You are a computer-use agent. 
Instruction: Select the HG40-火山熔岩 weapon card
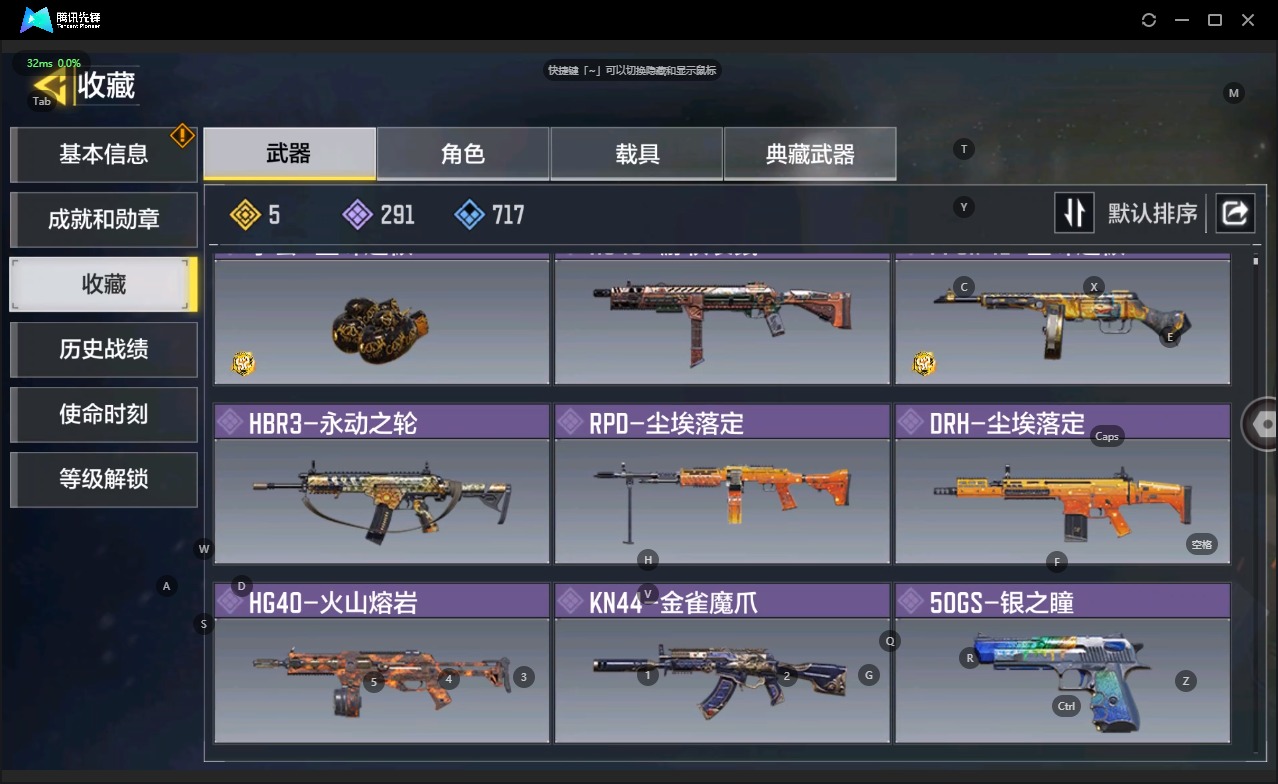click(x=381, y=664)
